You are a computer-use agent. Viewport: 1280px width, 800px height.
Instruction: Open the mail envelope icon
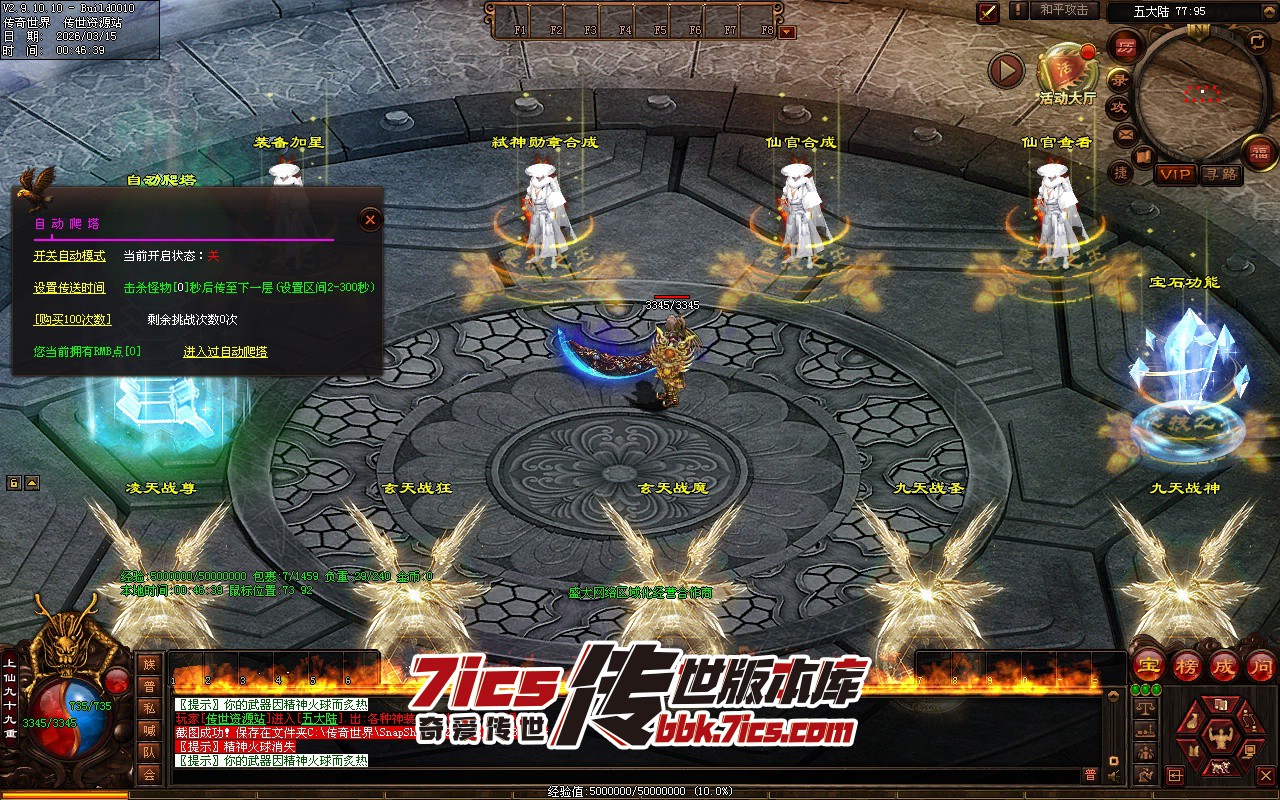(x=1126, y=133)
